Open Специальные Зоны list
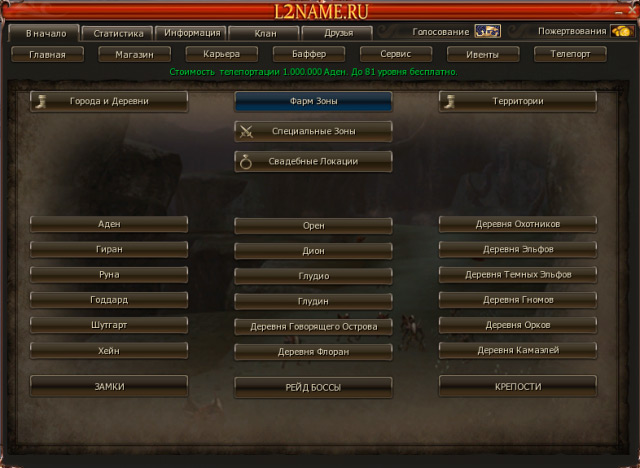Image resolution: width=640 pixels, height=468 pixels. click(x=313, y=131)
